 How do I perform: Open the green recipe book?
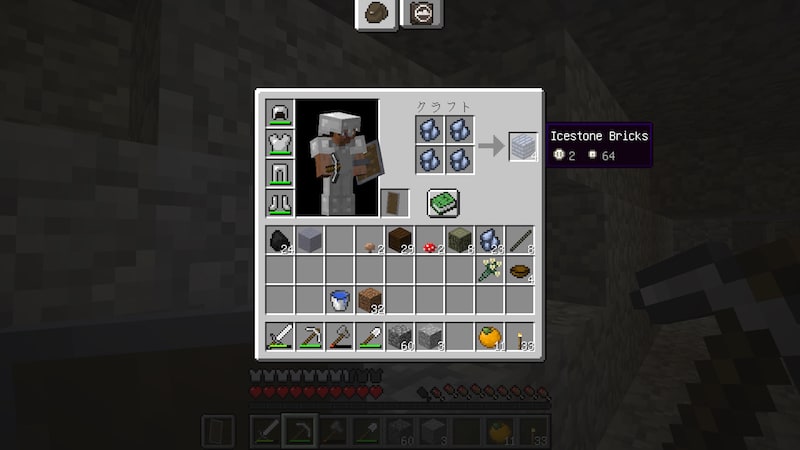pos(443,203)
